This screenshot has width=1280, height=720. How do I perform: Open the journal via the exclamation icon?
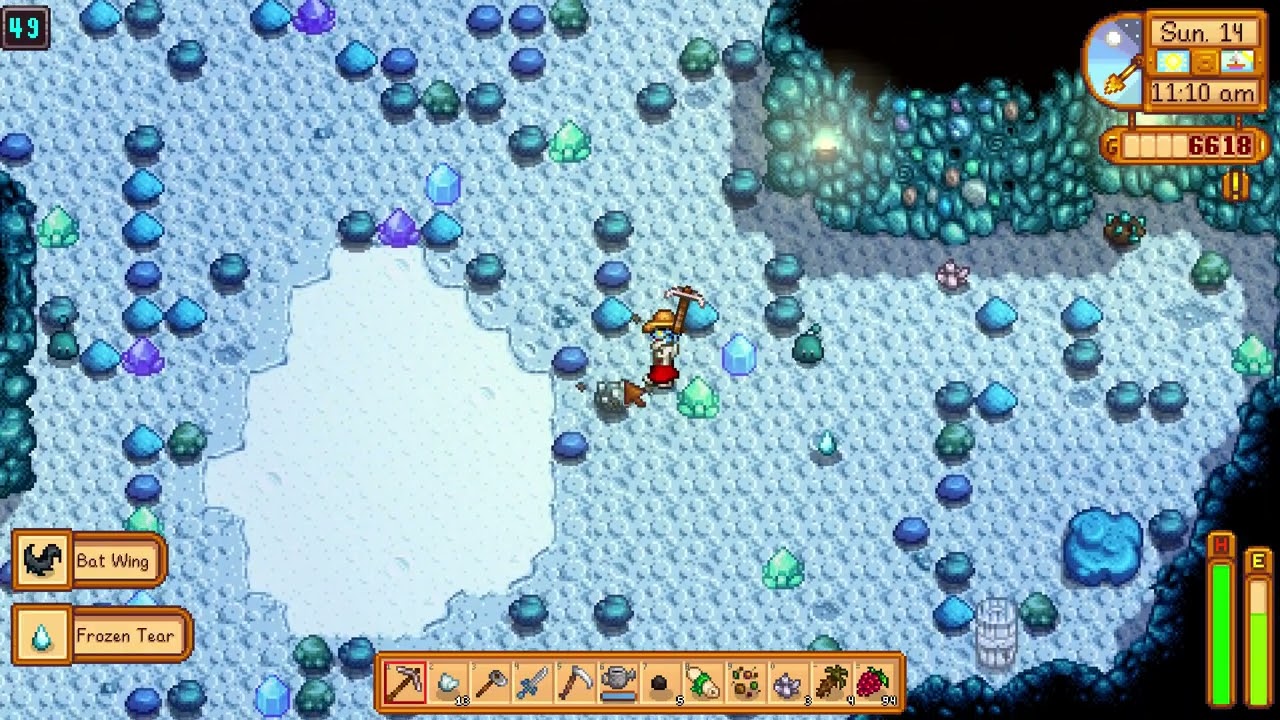coord(1236,185)
